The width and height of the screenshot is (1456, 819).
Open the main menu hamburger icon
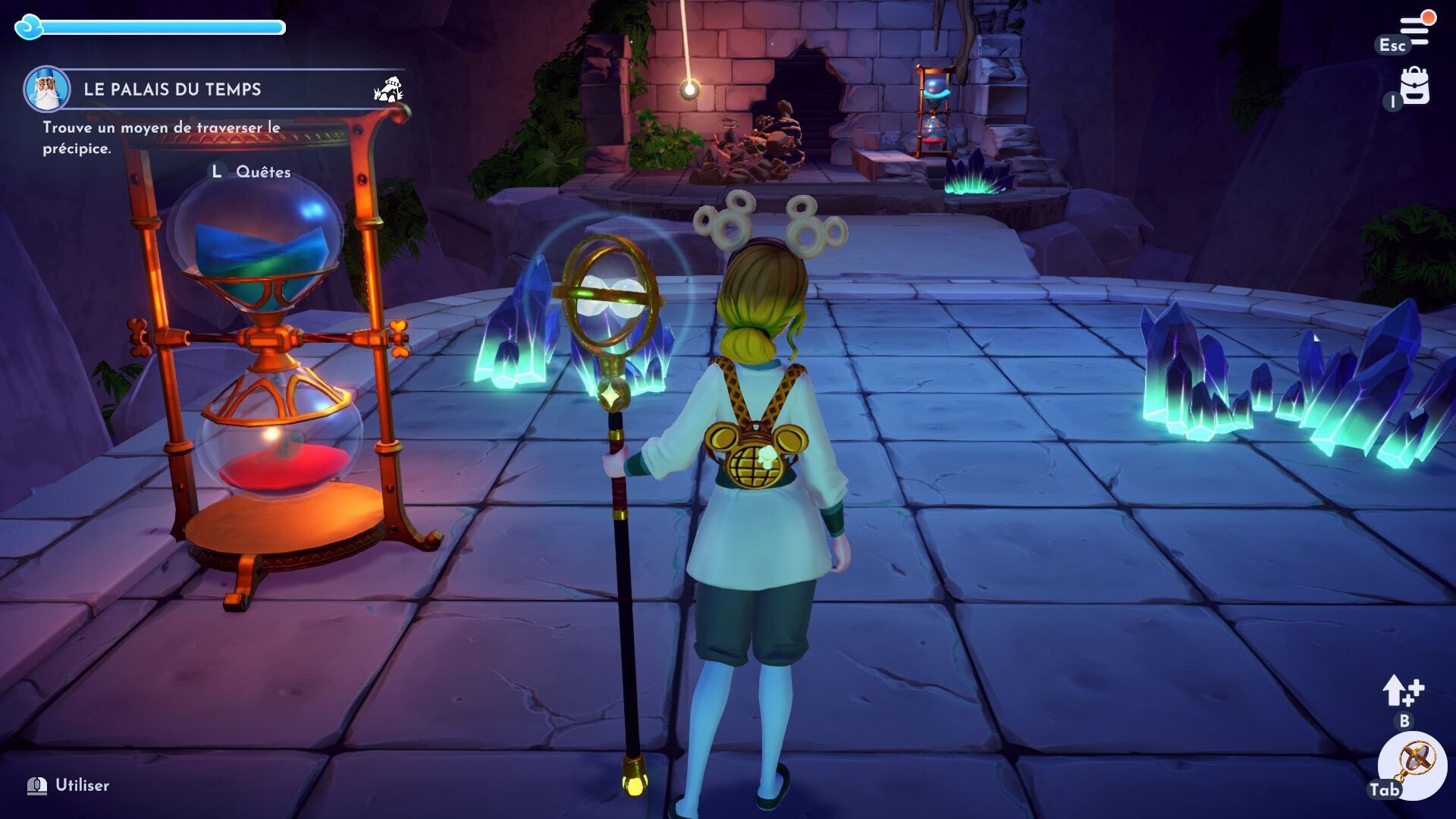click(x=1415, y=30)
